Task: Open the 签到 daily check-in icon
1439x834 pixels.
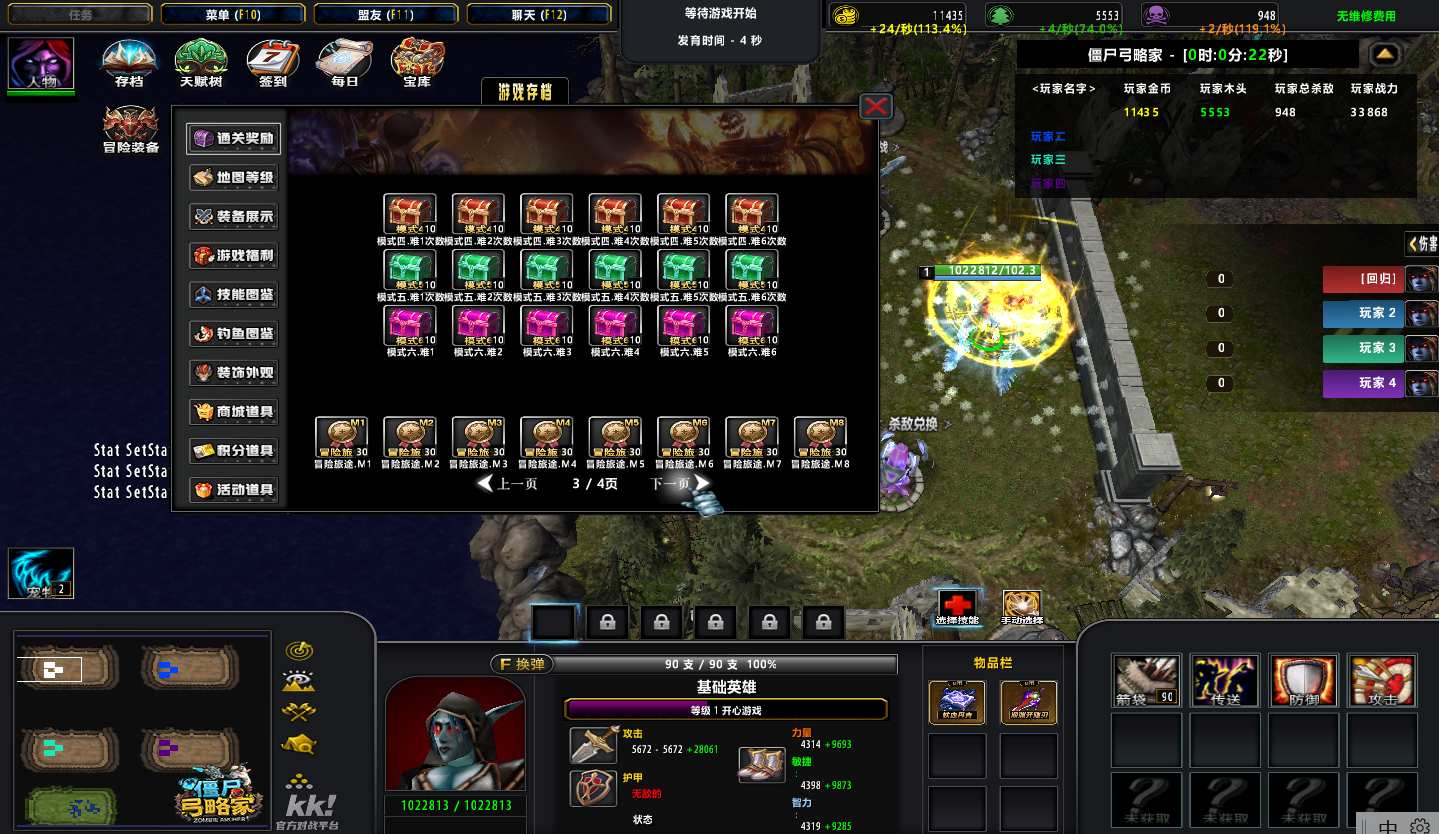Action: pos(272,64)
